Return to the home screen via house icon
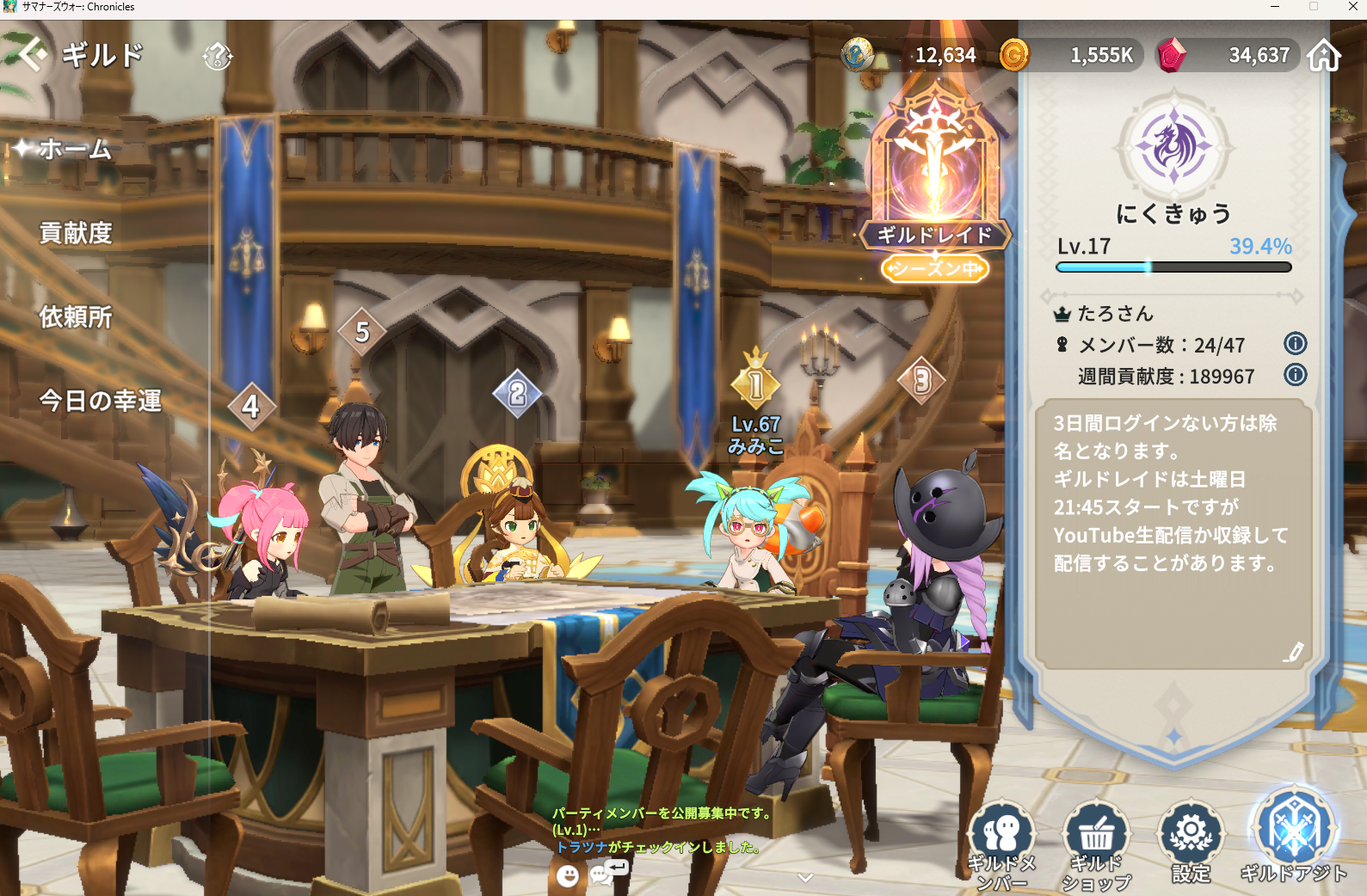 (x=1324, y=55)
